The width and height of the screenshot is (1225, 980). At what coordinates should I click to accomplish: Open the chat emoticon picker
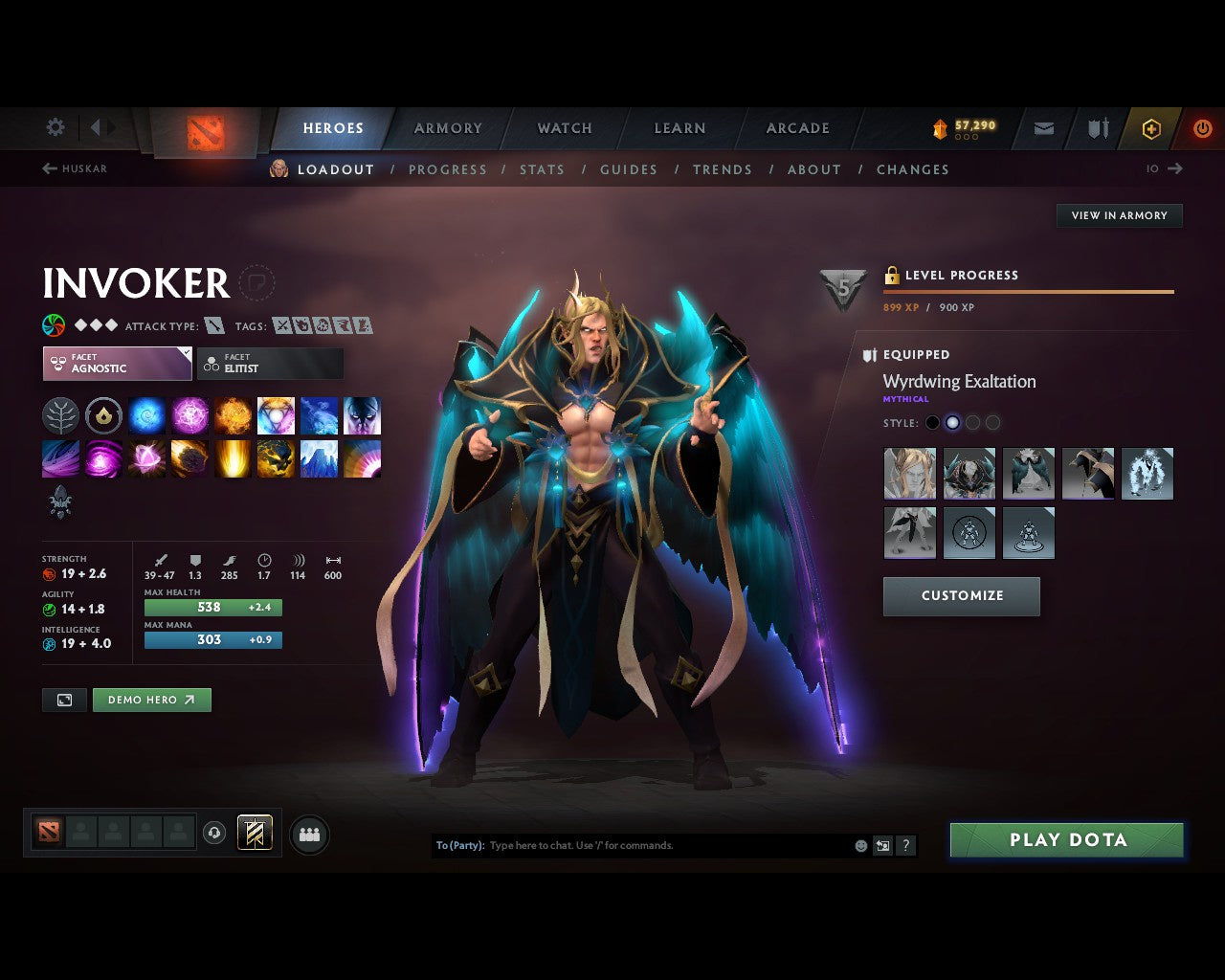(858, 845)
